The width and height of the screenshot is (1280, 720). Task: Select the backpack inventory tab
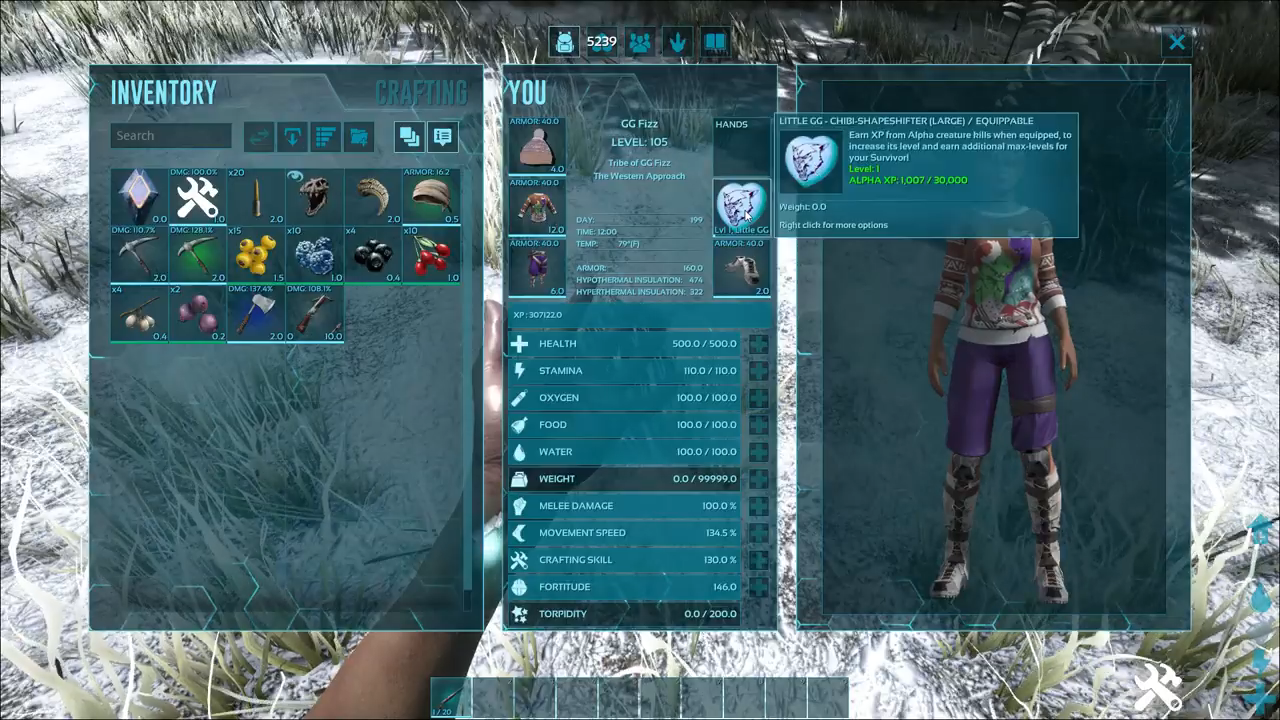[x=564, y=43]
